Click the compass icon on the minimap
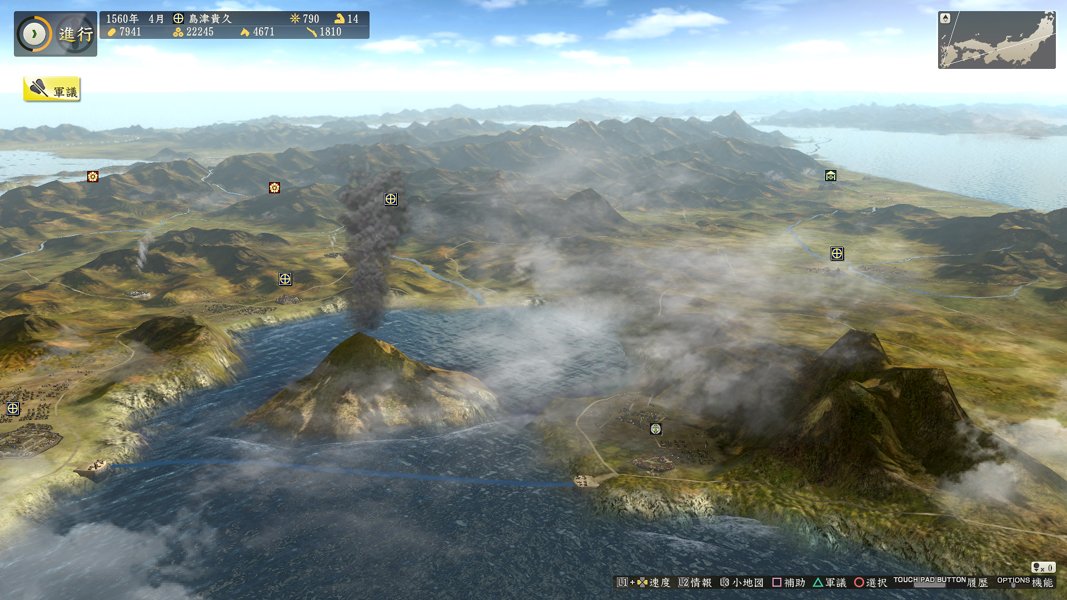This screenshot has height=600, width=1067. (x=946, y=18)
